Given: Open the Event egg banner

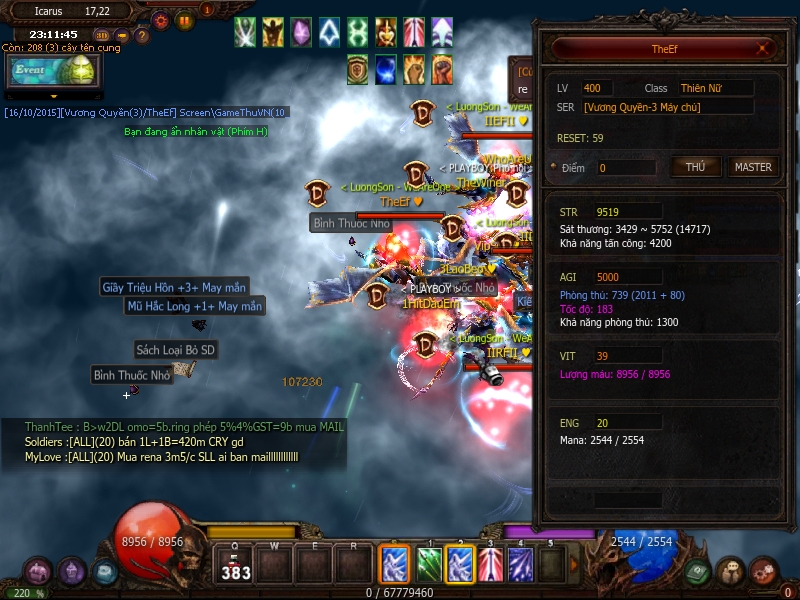Looking at the screenshot, I should click(52, 71).
